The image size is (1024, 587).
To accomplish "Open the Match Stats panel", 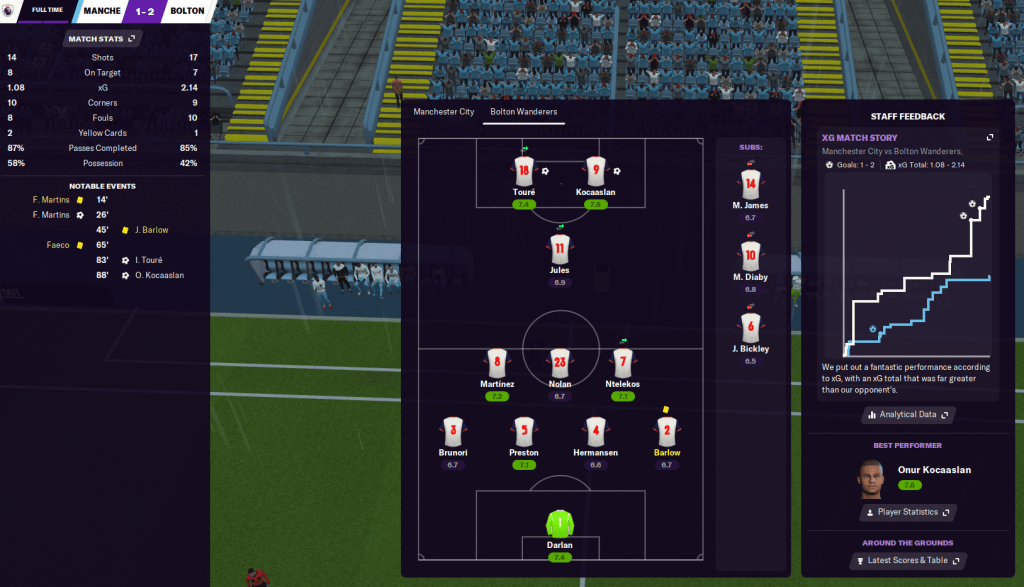I will pyautogui.click(x=101, y=39).
